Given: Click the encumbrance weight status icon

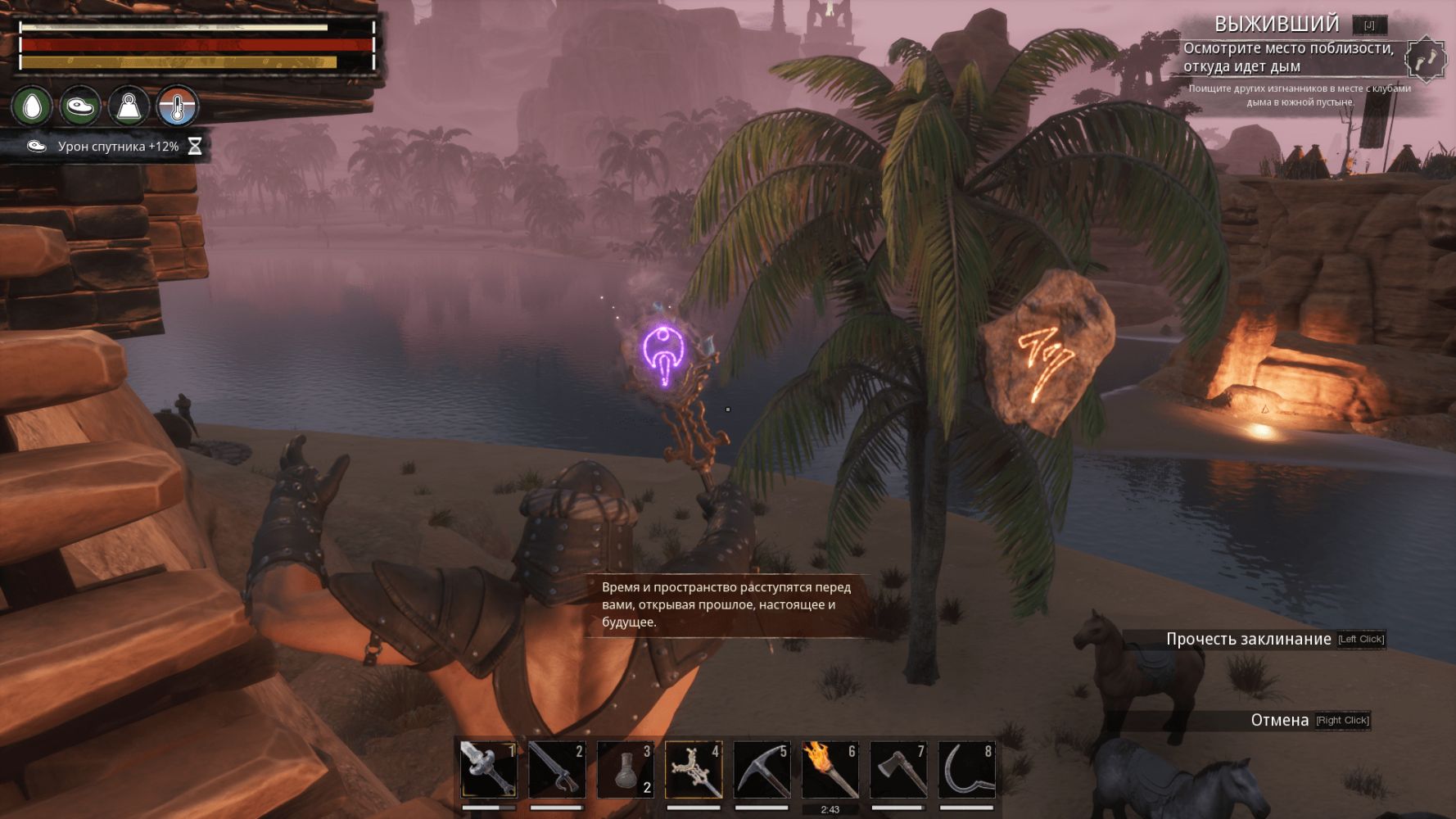Looking at the screenshot, I should [129, 106].
